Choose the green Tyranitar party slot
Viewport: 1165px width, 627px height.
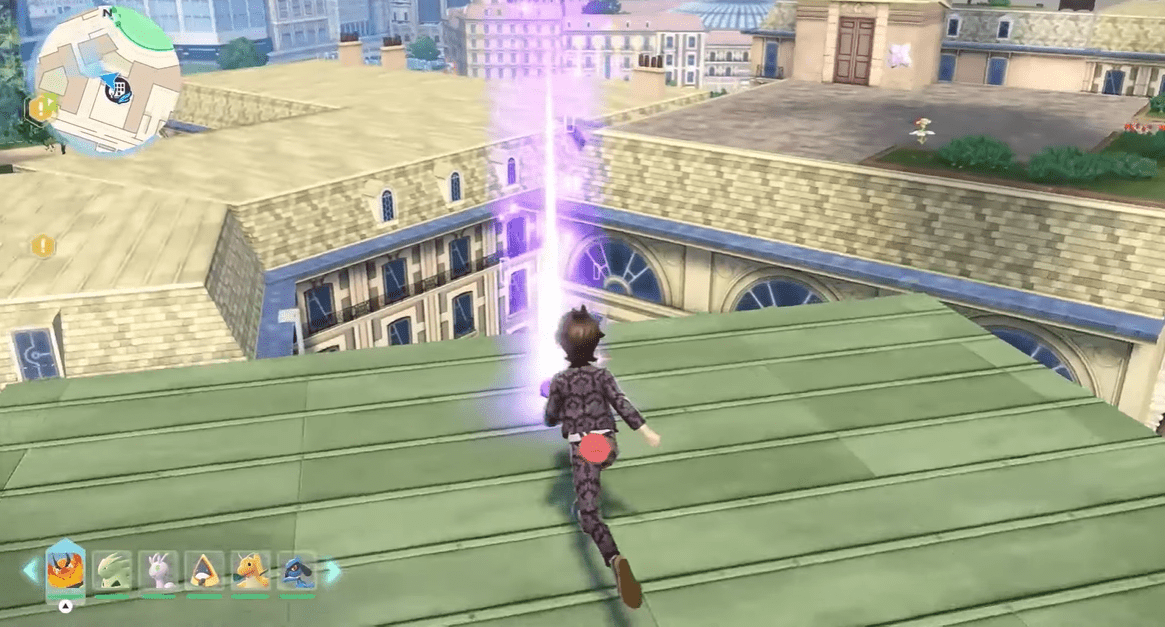112,571
